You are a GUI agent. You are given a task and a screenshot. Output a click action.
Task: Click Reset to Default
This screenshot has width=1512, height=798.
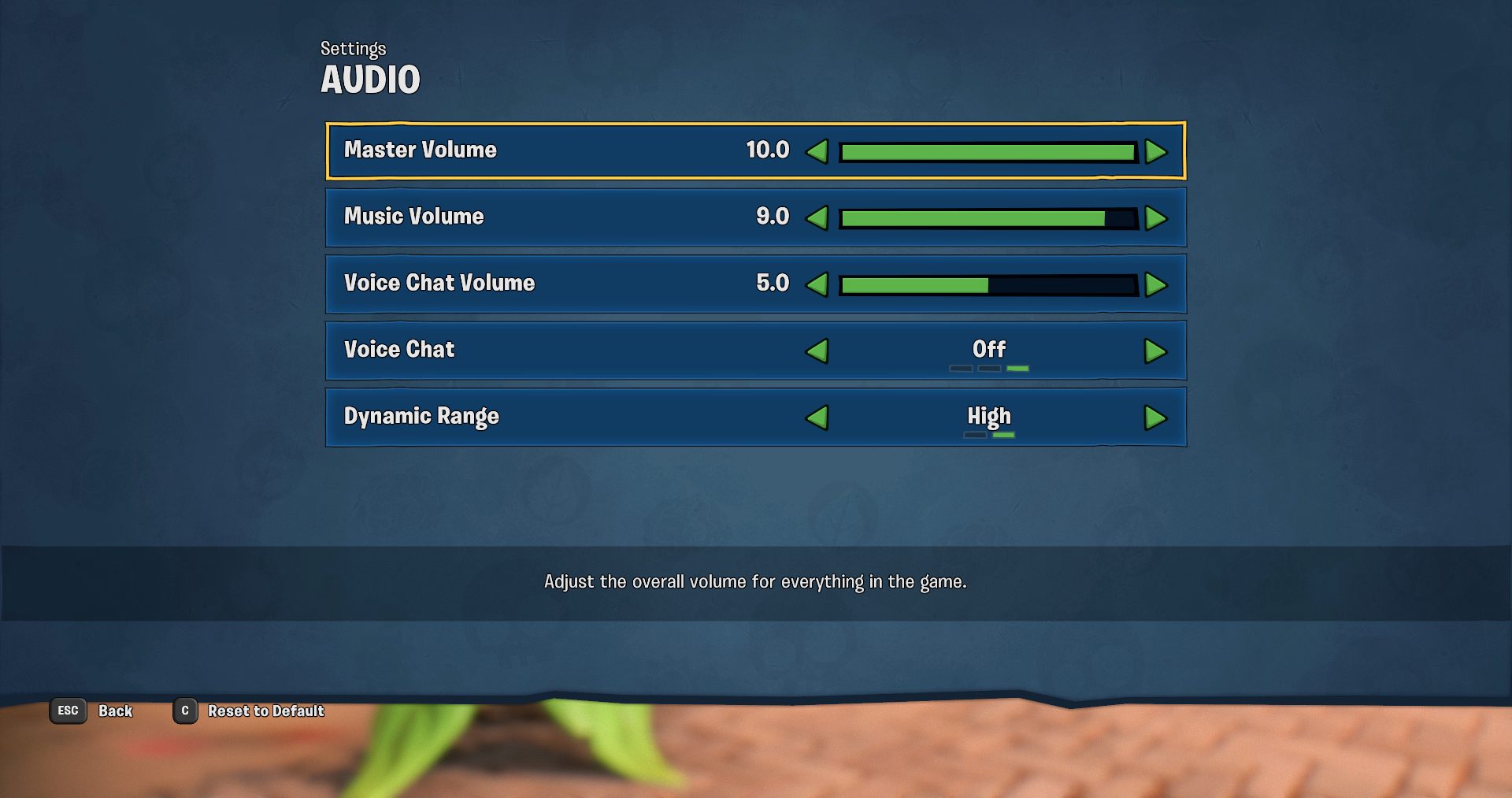pyautogui.click(x=265, y=711)
